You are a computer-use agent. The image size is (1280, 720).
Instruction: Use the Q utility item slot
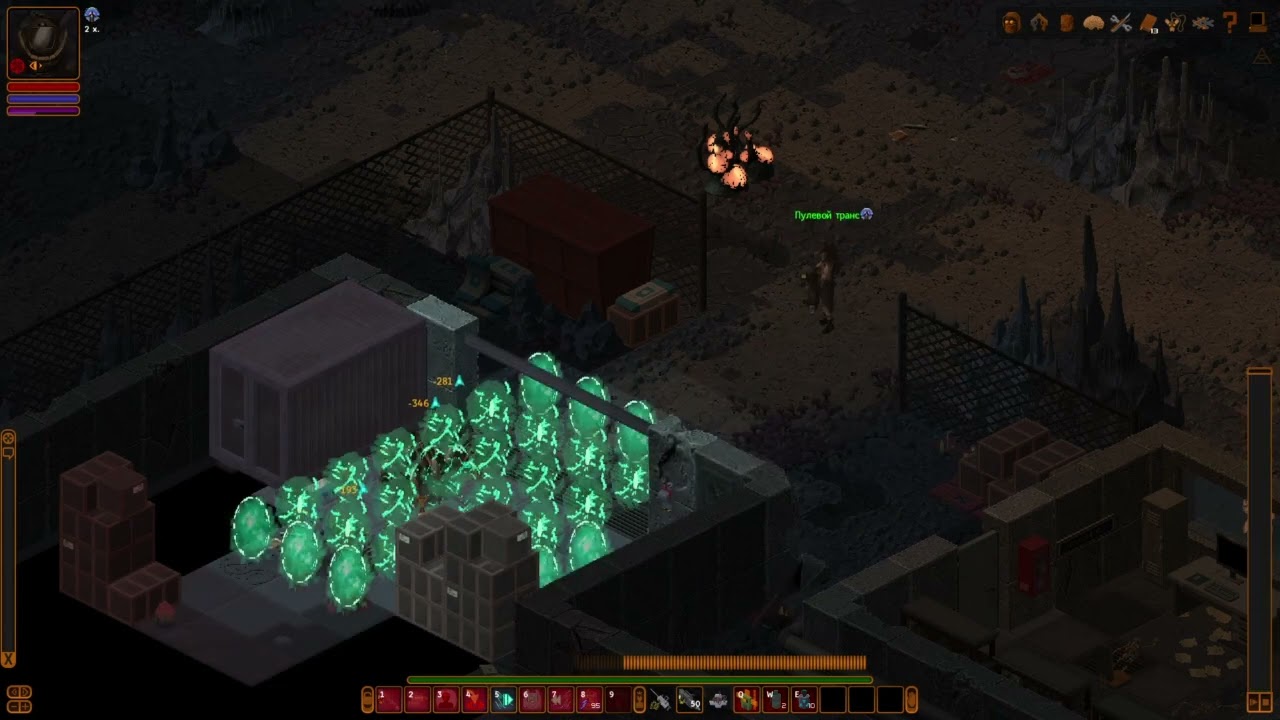(747, 700)
